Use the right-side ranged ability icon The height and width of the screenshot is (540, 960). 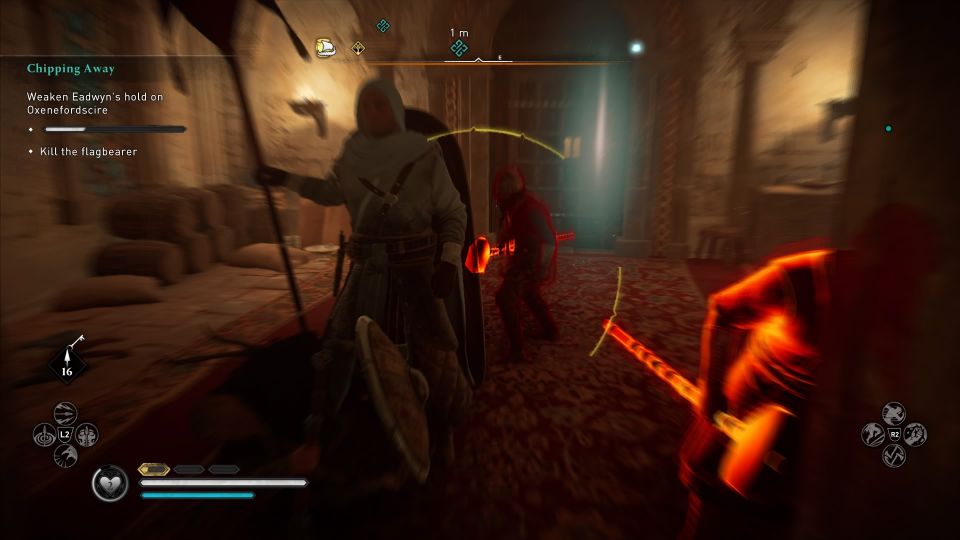[87, 435]
